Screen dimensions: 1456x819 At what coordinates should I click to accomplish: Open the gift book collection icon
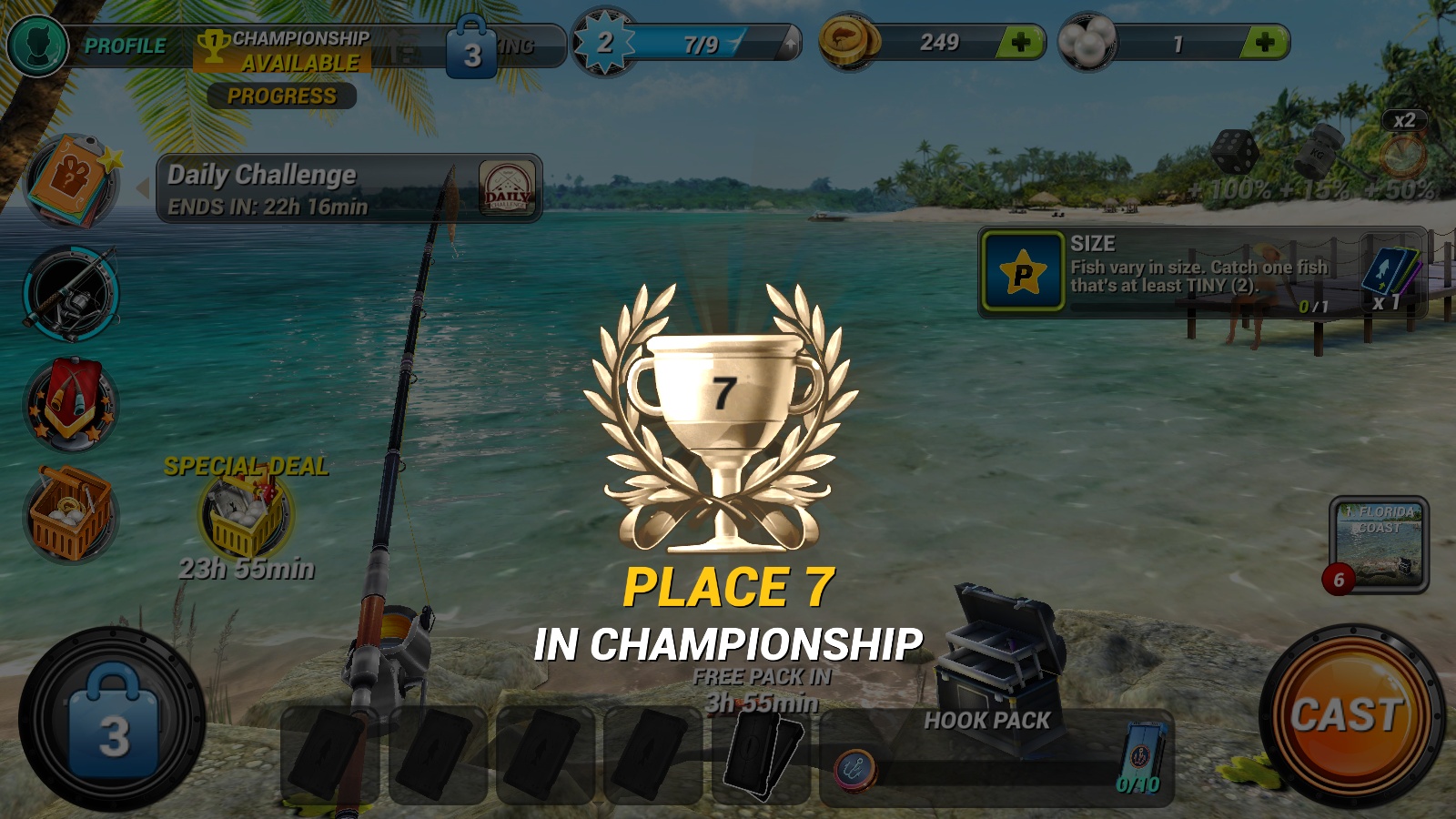point(72,181)
